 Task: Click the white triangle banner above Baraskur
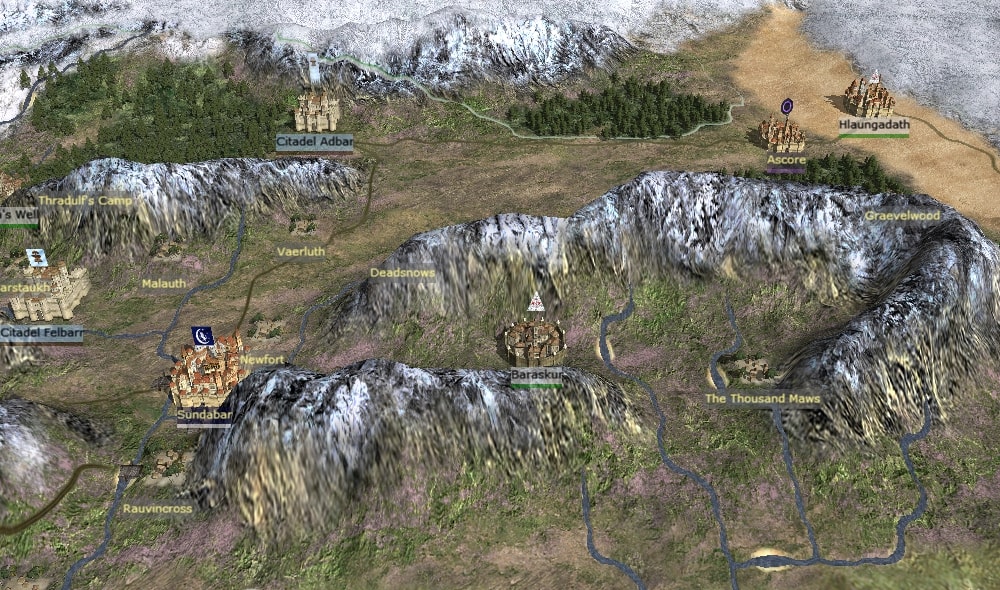click(x=535, y=301)
